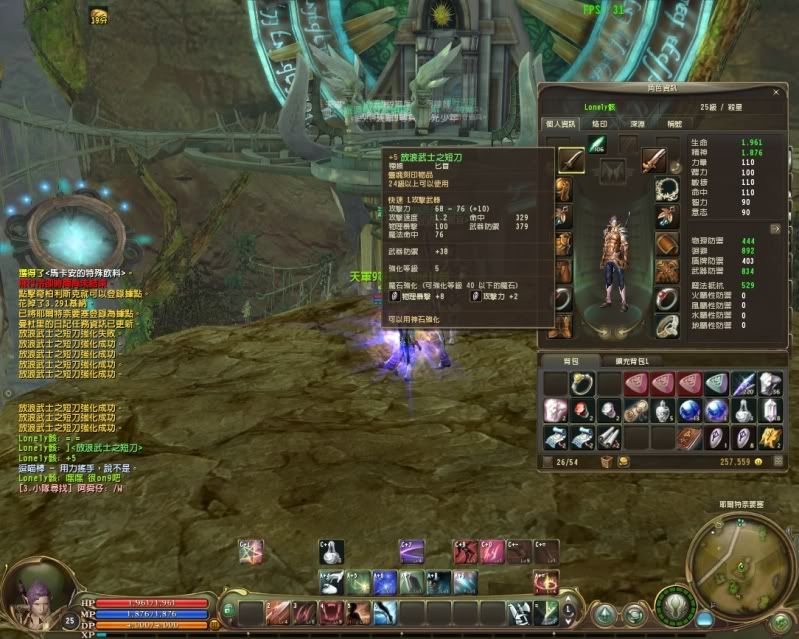Pick the gold ring in the bag
The width and height of the screenshot is (799, 639).
[582, 384]
